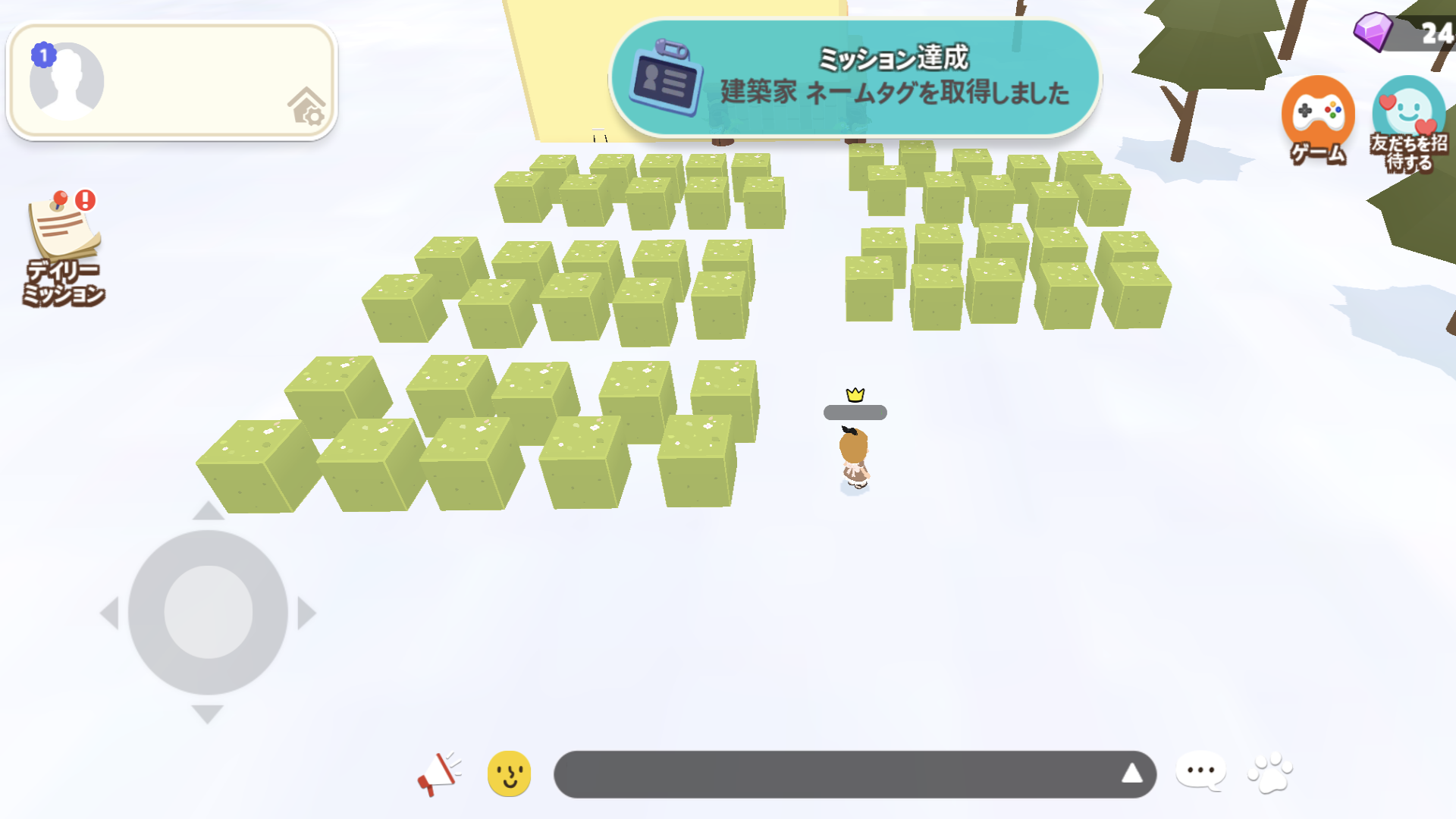Open the Daily Mission notepad
This screenshot has height=819, width=1456.
click(64, 246)
